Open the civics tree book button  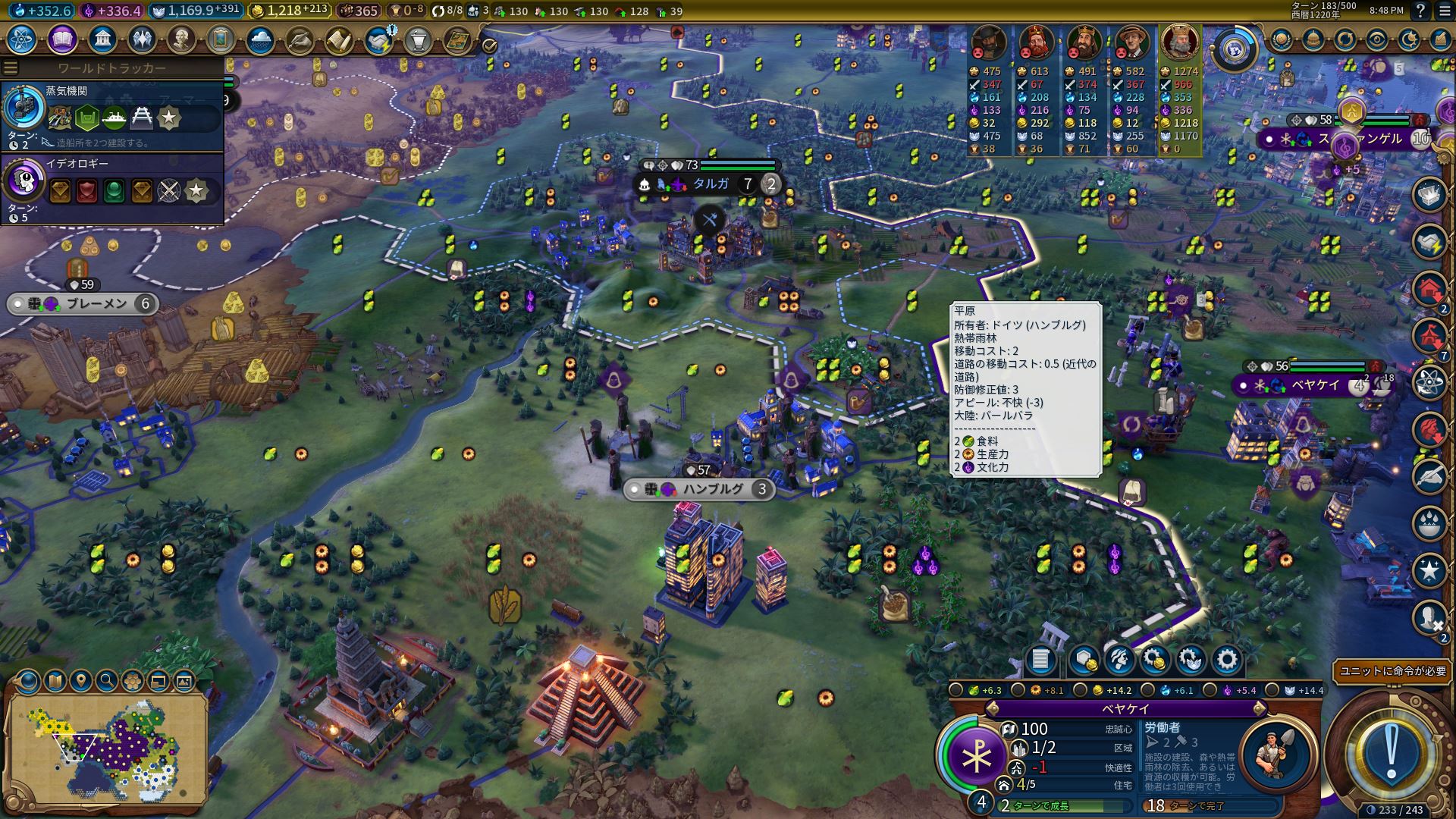62,39
